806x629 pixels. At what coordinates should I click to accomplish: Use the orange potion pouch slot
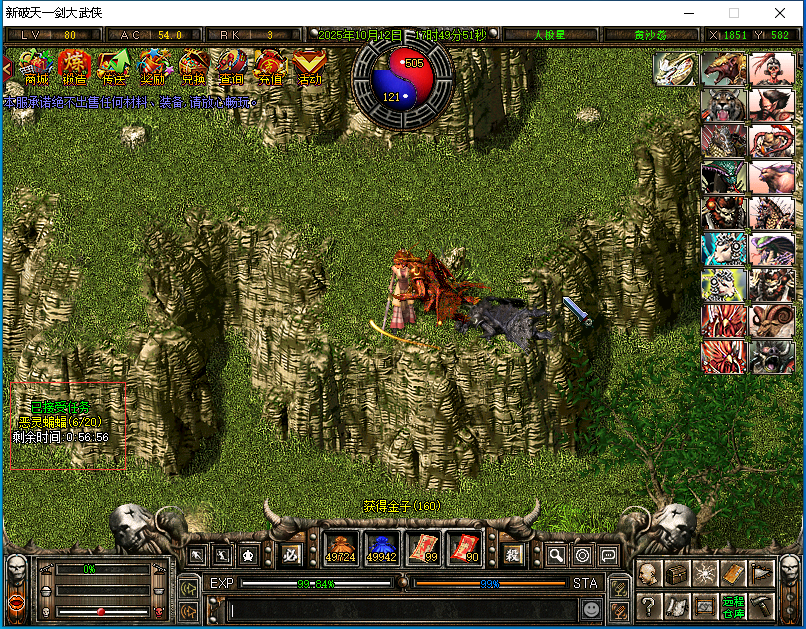coord(340,548)
